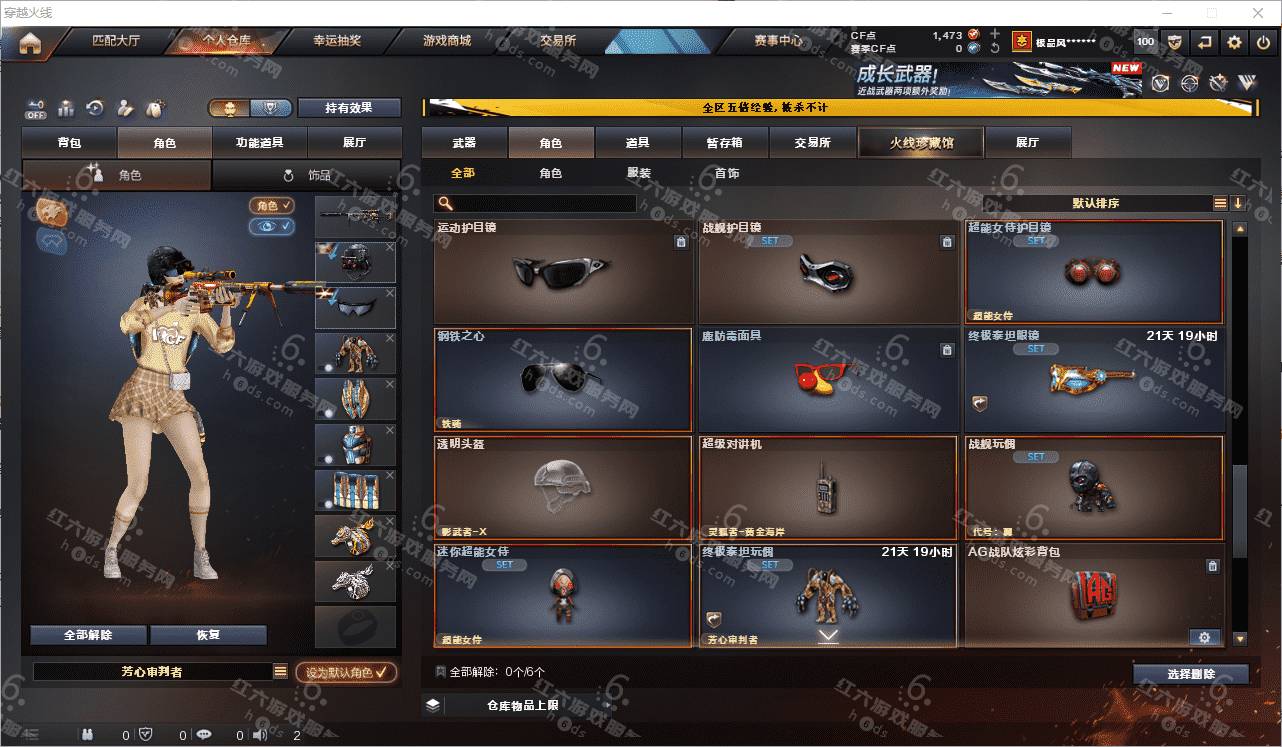Select the 运动护目镜 sports goggles item
1282x747 pixels.
pos(563,272)
